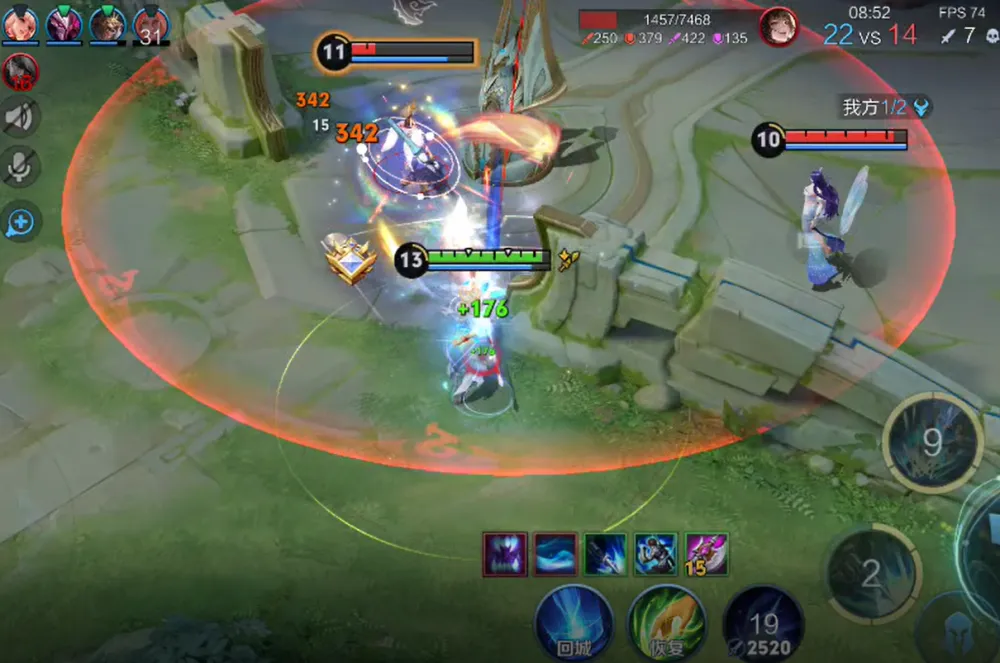1000x663 pixels.
Task: Select the first teammate portrait
Action: click(x=19, y=24)
